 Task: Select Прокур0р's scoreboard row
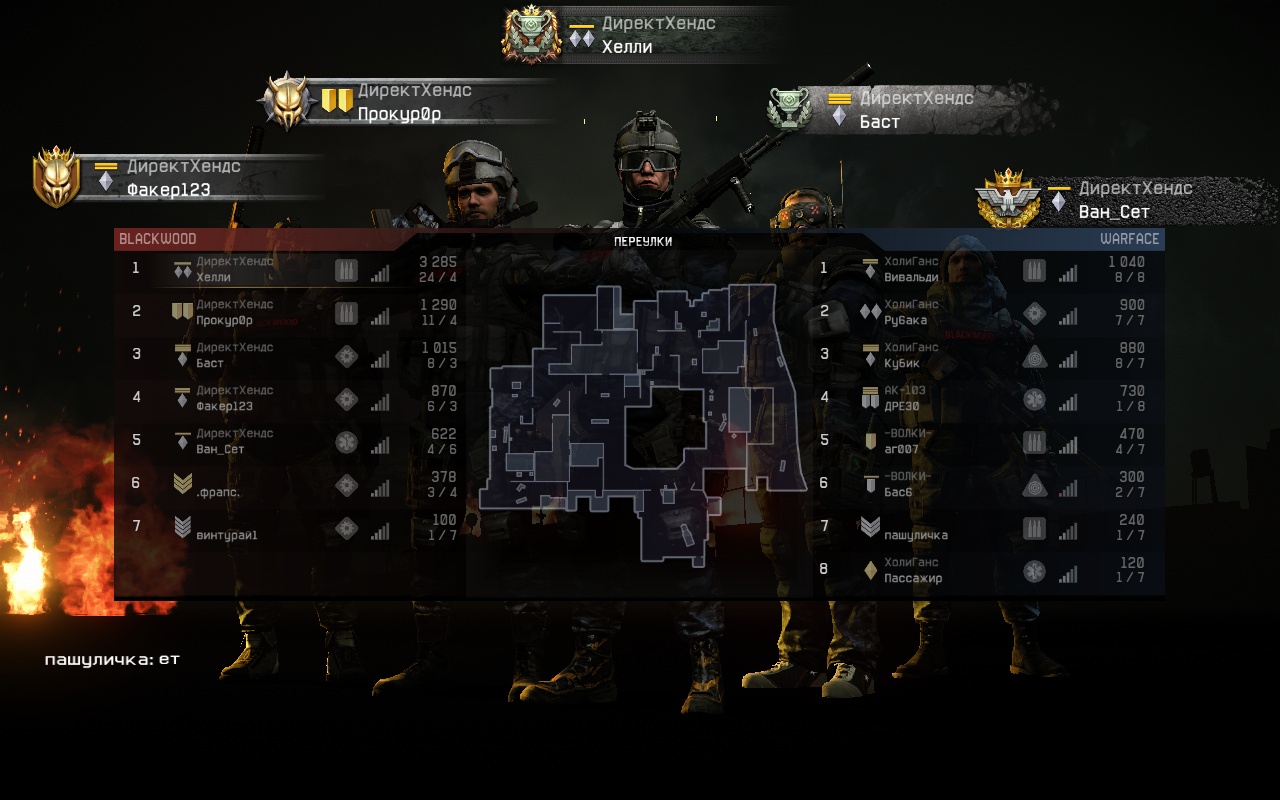(x=290, y=313)
